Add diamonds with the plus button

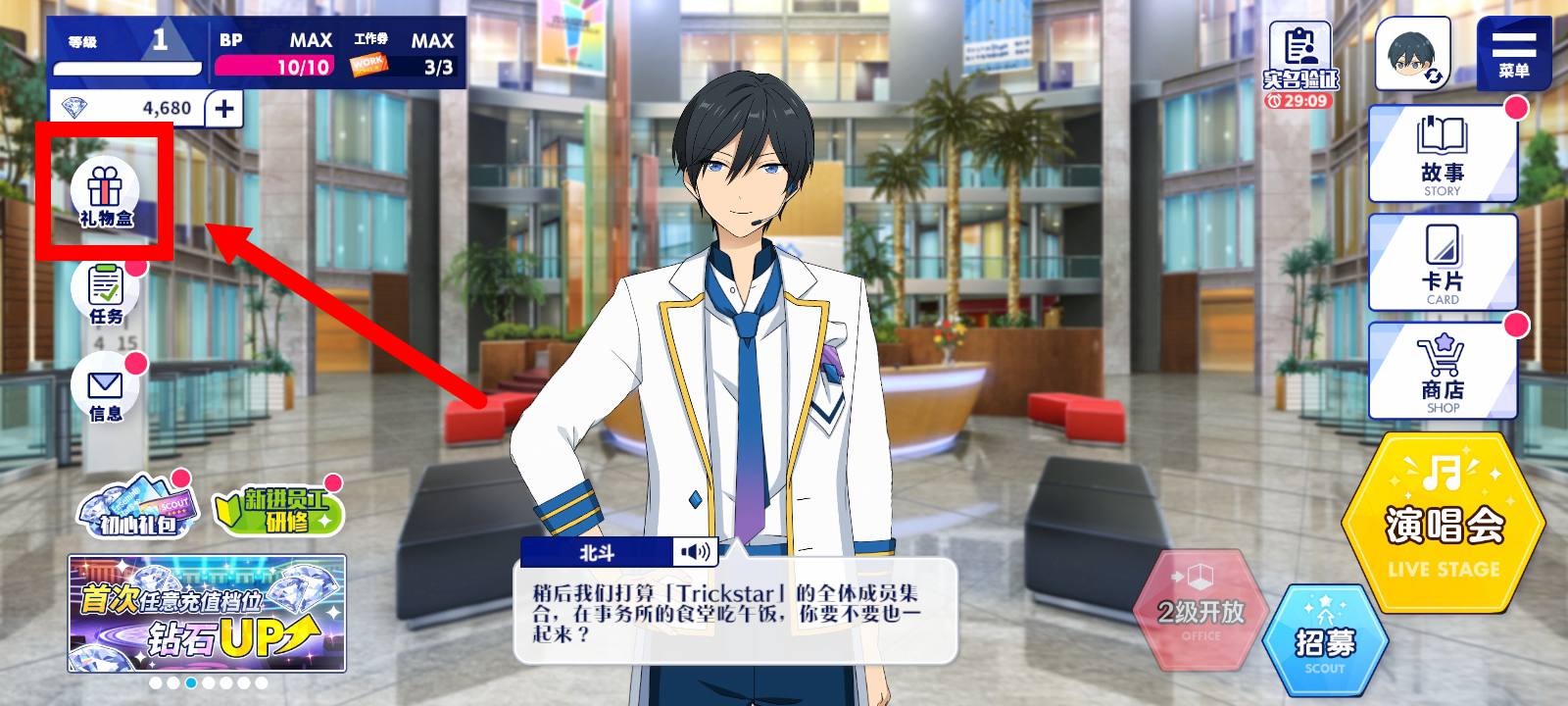tap(224, 108)
